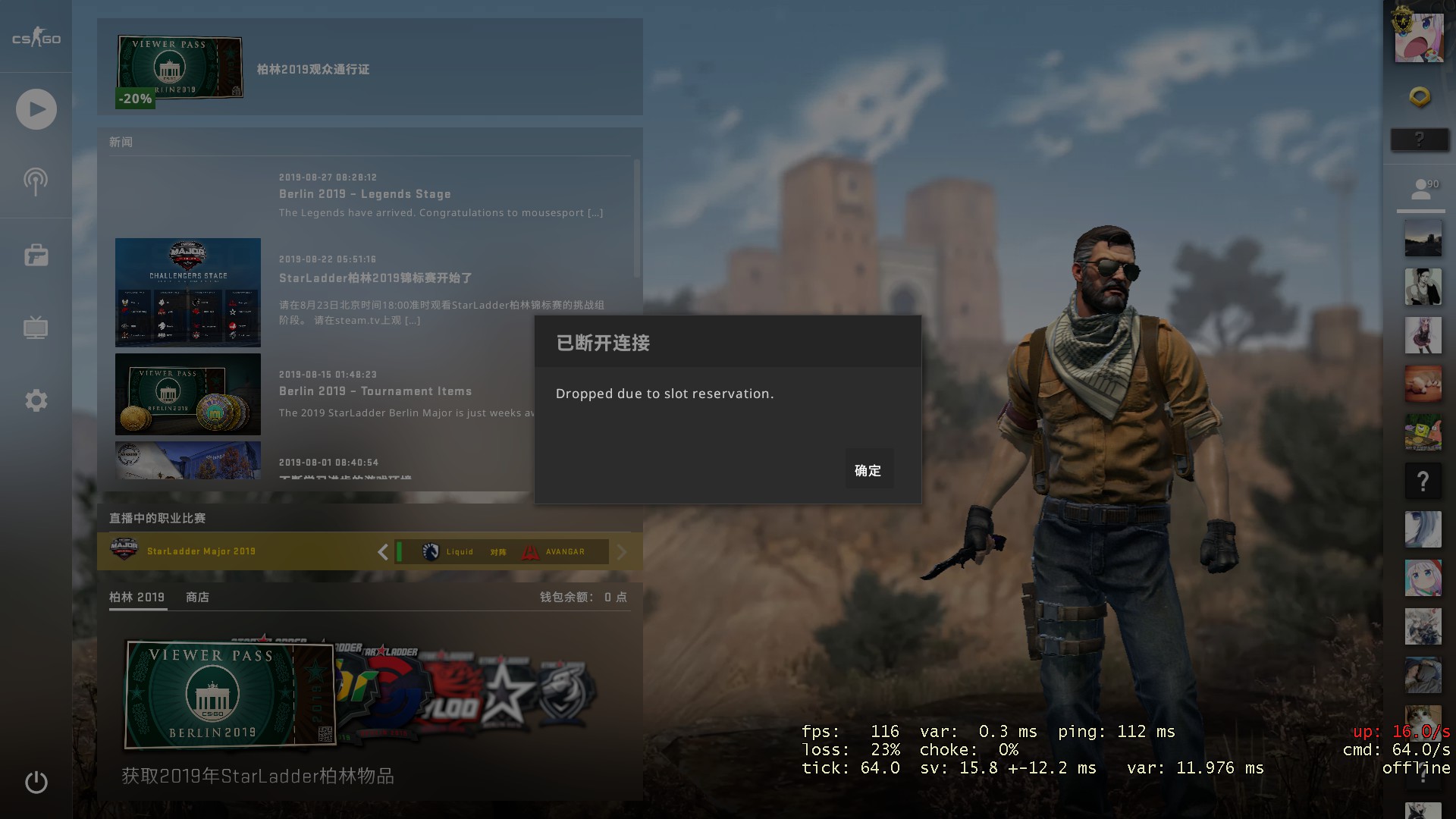
Task: Open the 柏林2019观众通行证 banner
Action: click(x=312, y=69)
